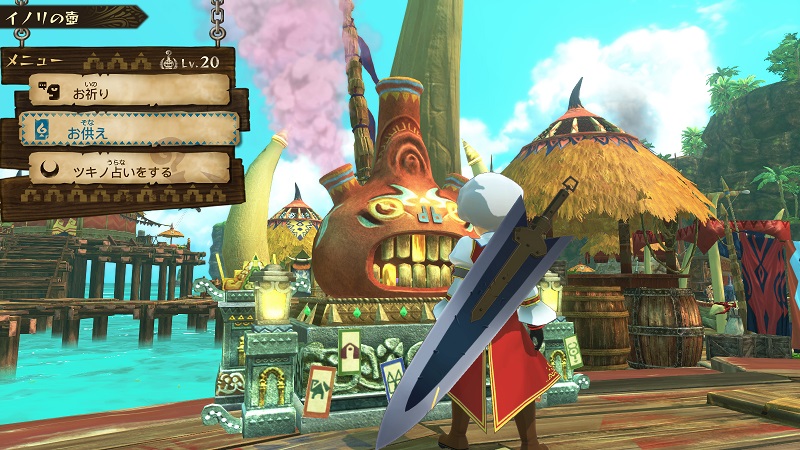Select the お祈り prayer menu option
800x450 pixels.
point(128,92)
